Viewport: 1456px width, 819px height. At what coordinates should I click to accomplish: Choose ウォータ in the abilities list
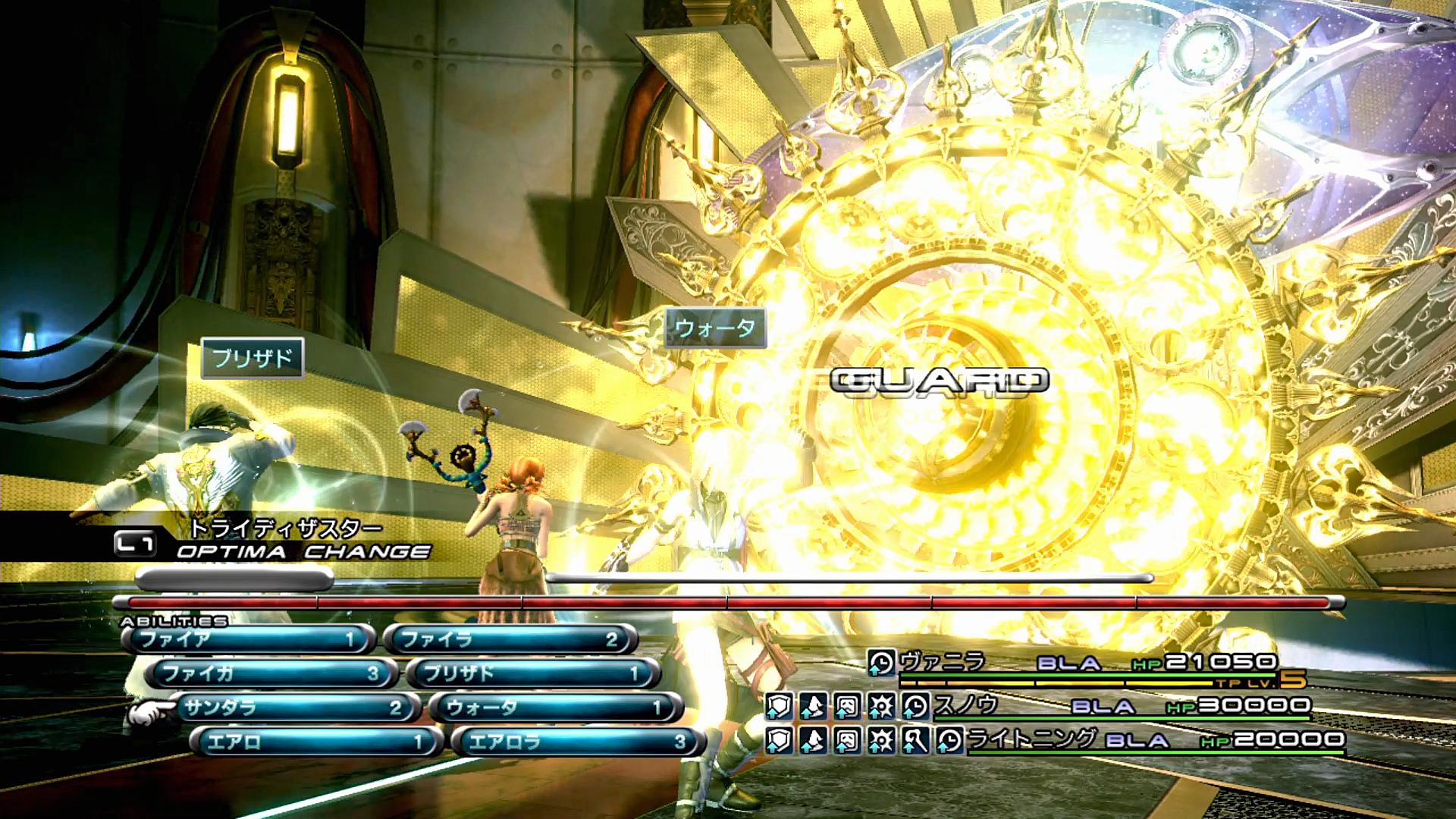tap(555, 708)
